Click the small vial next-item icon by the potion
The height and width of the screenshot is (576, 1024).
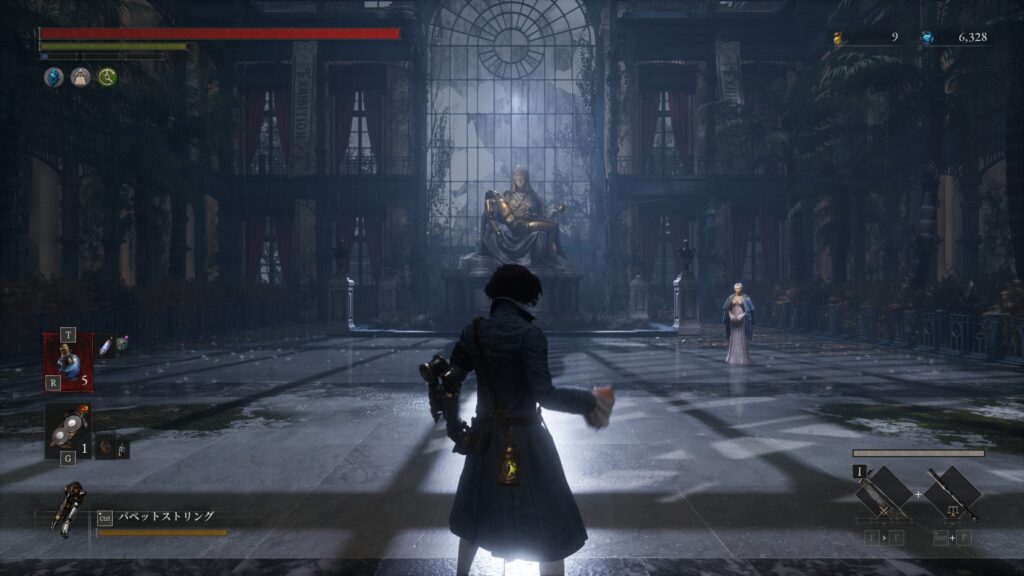105,345
